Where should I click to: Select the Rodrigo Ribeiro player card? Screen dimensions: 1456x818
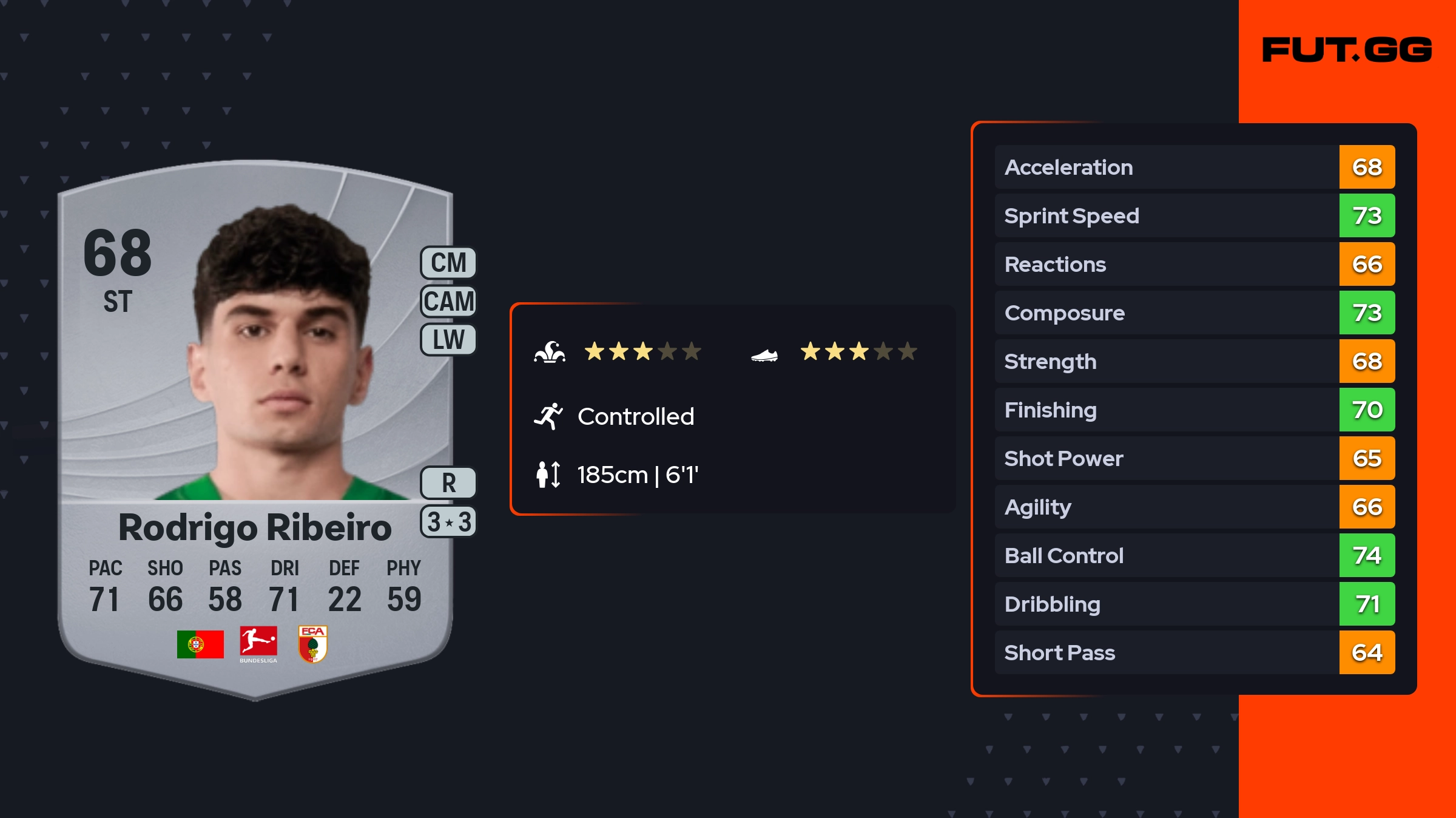point(255,425)
